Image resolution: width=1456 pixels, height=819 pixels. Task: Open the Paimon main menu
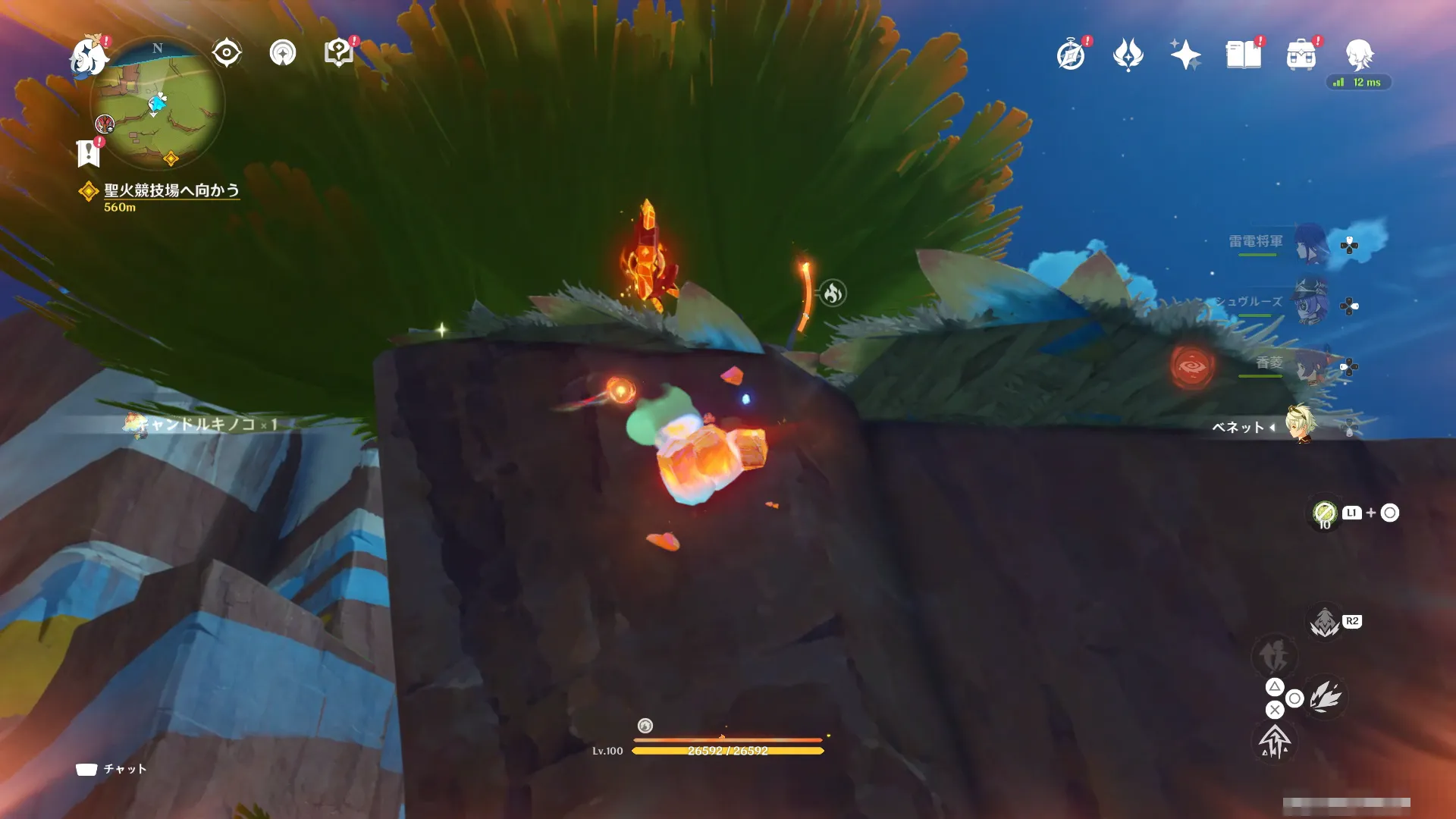tap(87, 56)
